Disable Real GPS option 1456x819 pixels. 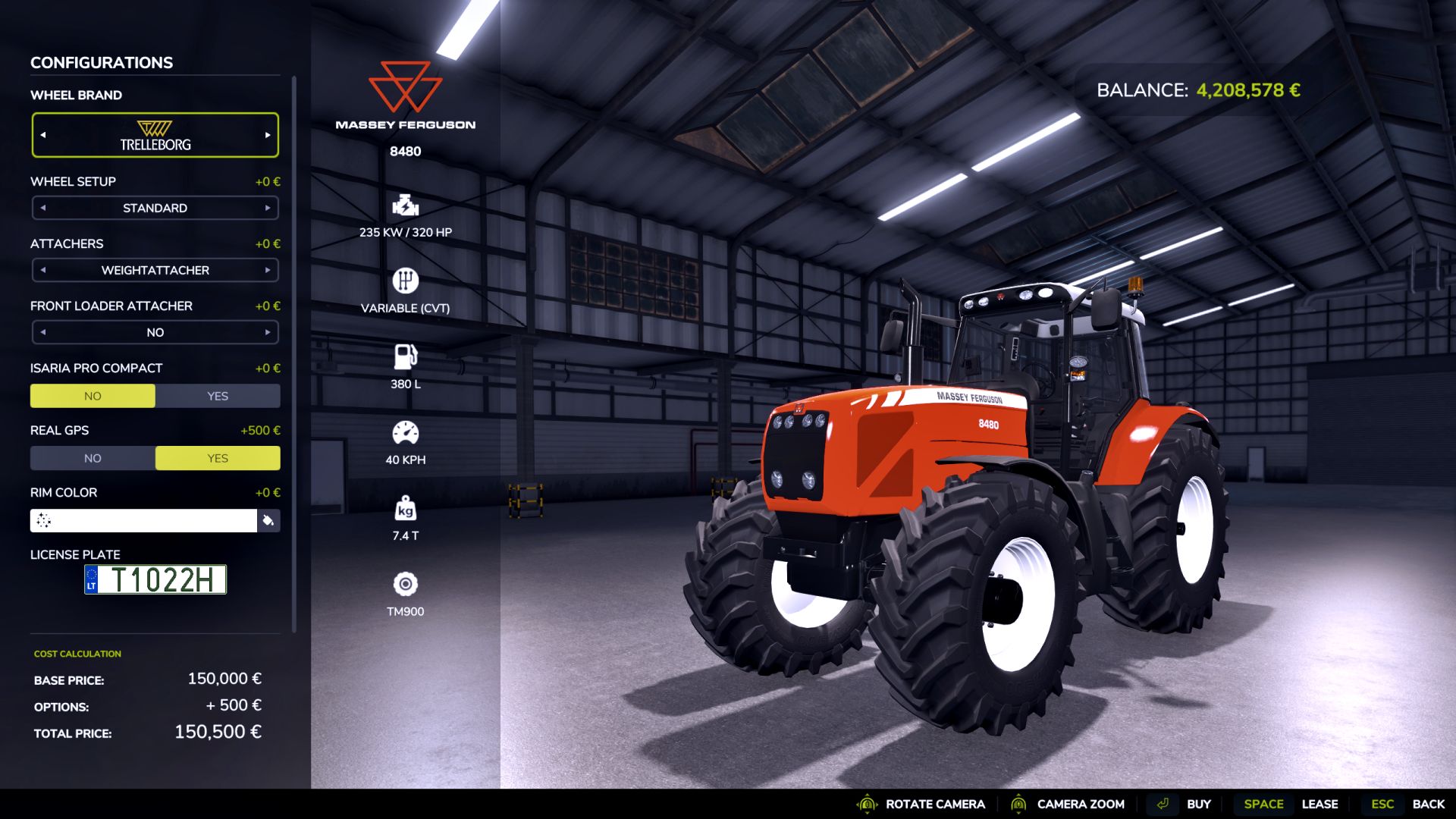(93, 457)
